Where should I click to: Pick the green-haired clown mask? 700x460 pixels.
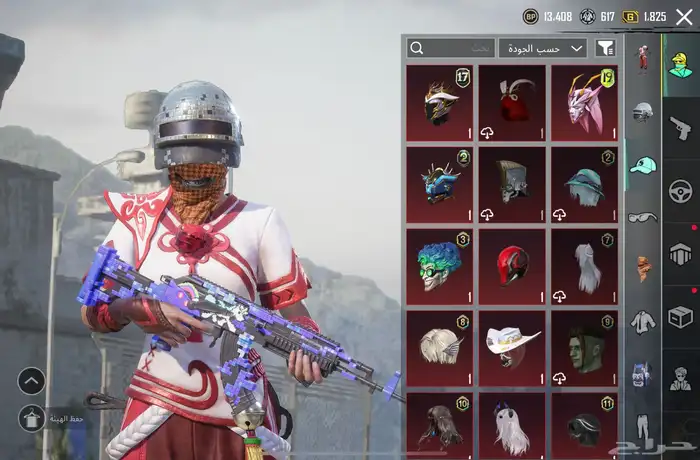[440, 266]
